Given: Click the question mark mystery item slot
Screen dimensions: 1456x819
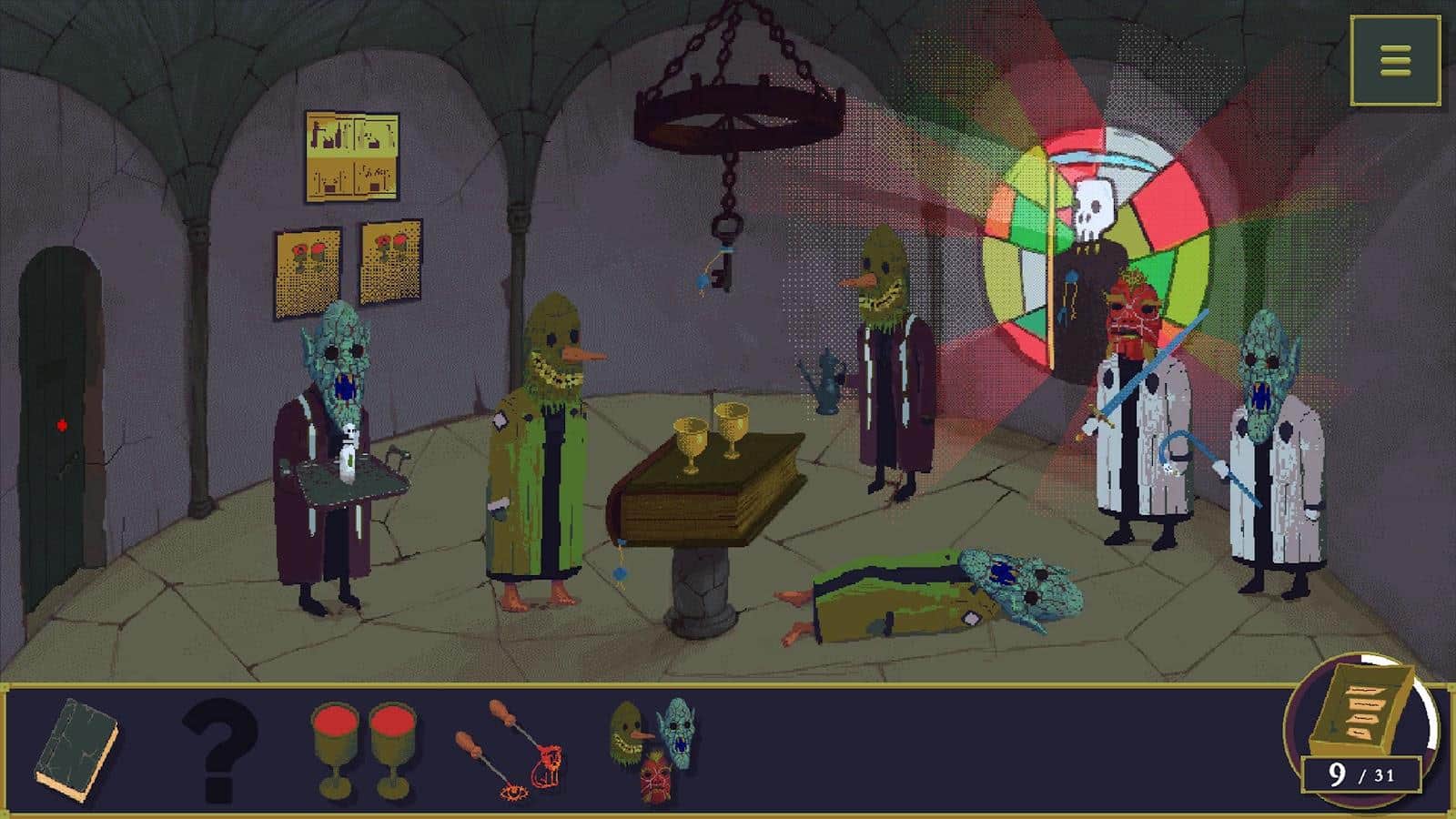Looking at the screenshot, I should click(x=218, y=746).
